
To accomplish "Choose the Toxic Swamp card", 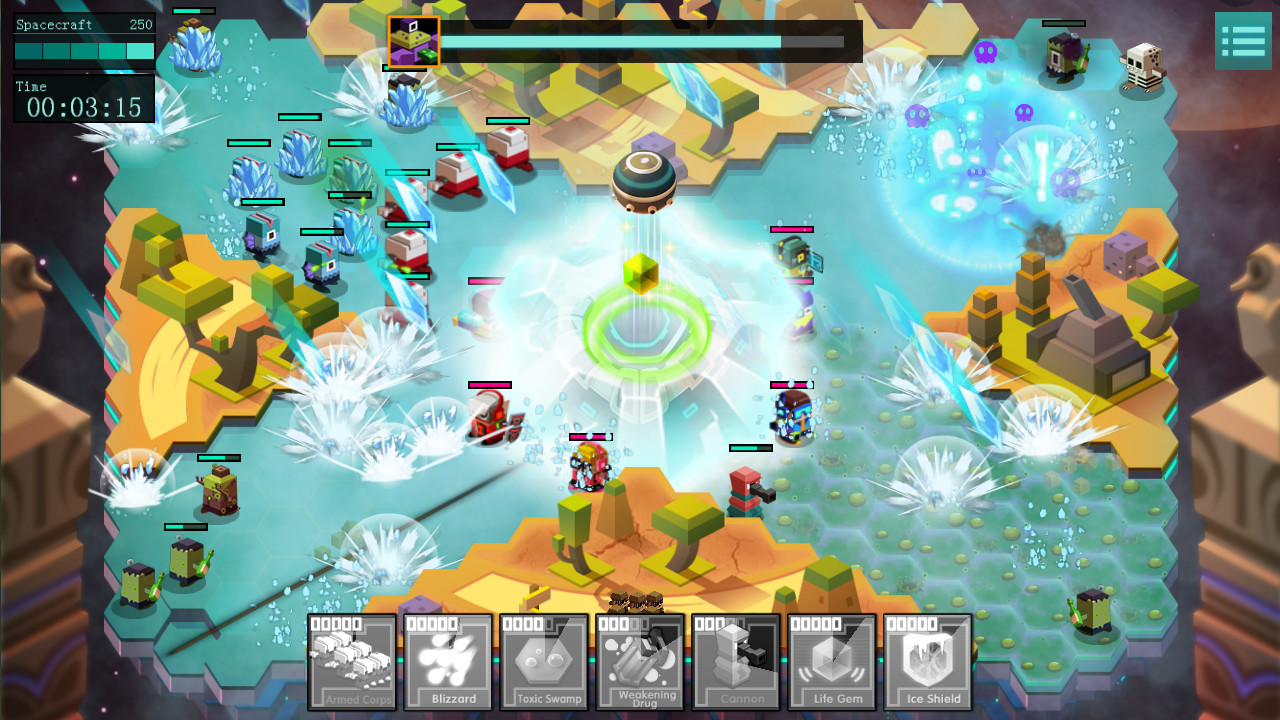I will [x=544, y=661].
